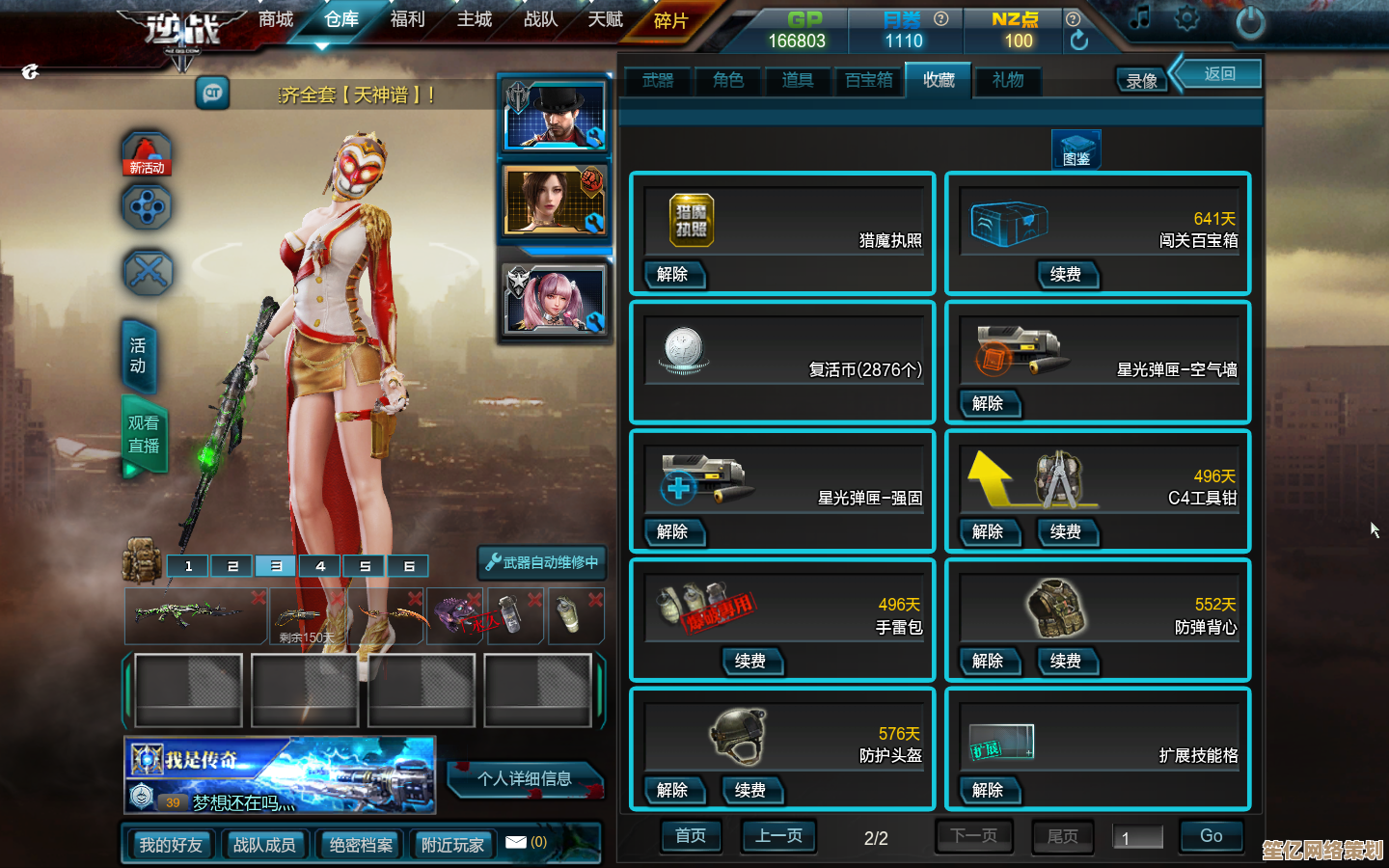Select the 角色 character tab
Viewport: 1389px width, 868px height.
click(728, 81)
